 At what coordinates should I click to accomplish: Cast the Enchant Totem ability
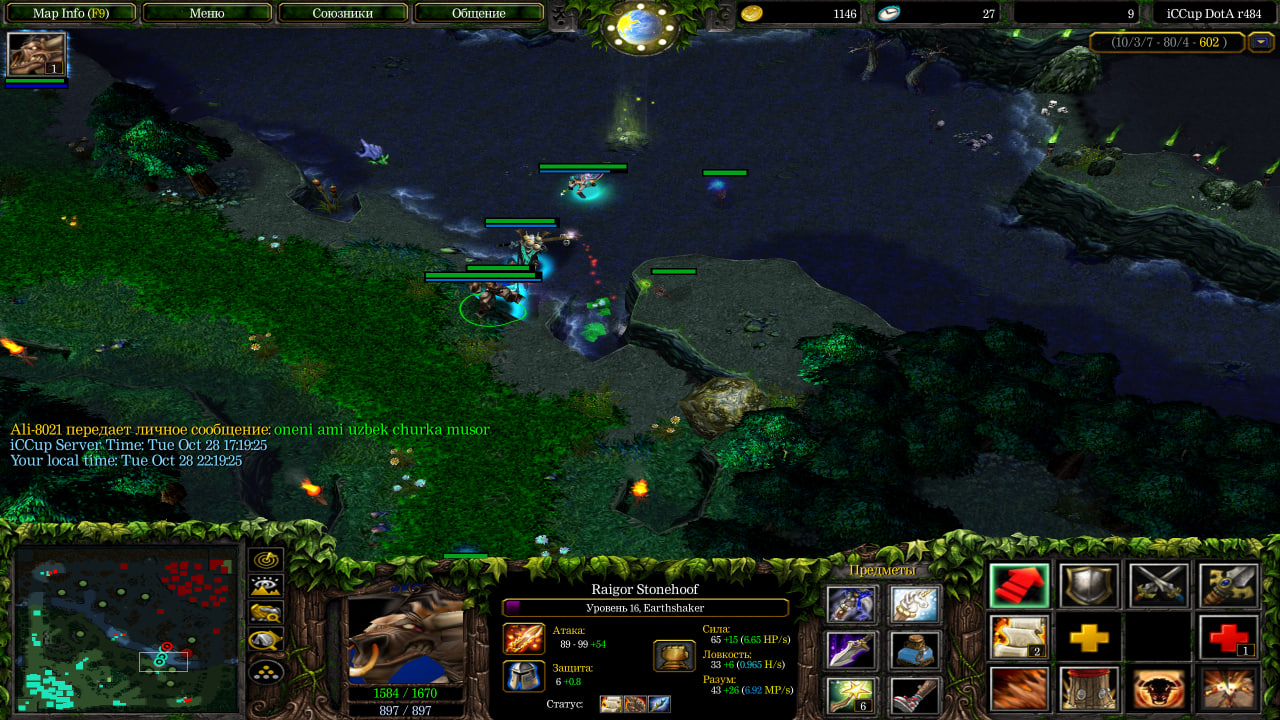click(1089, 689)
